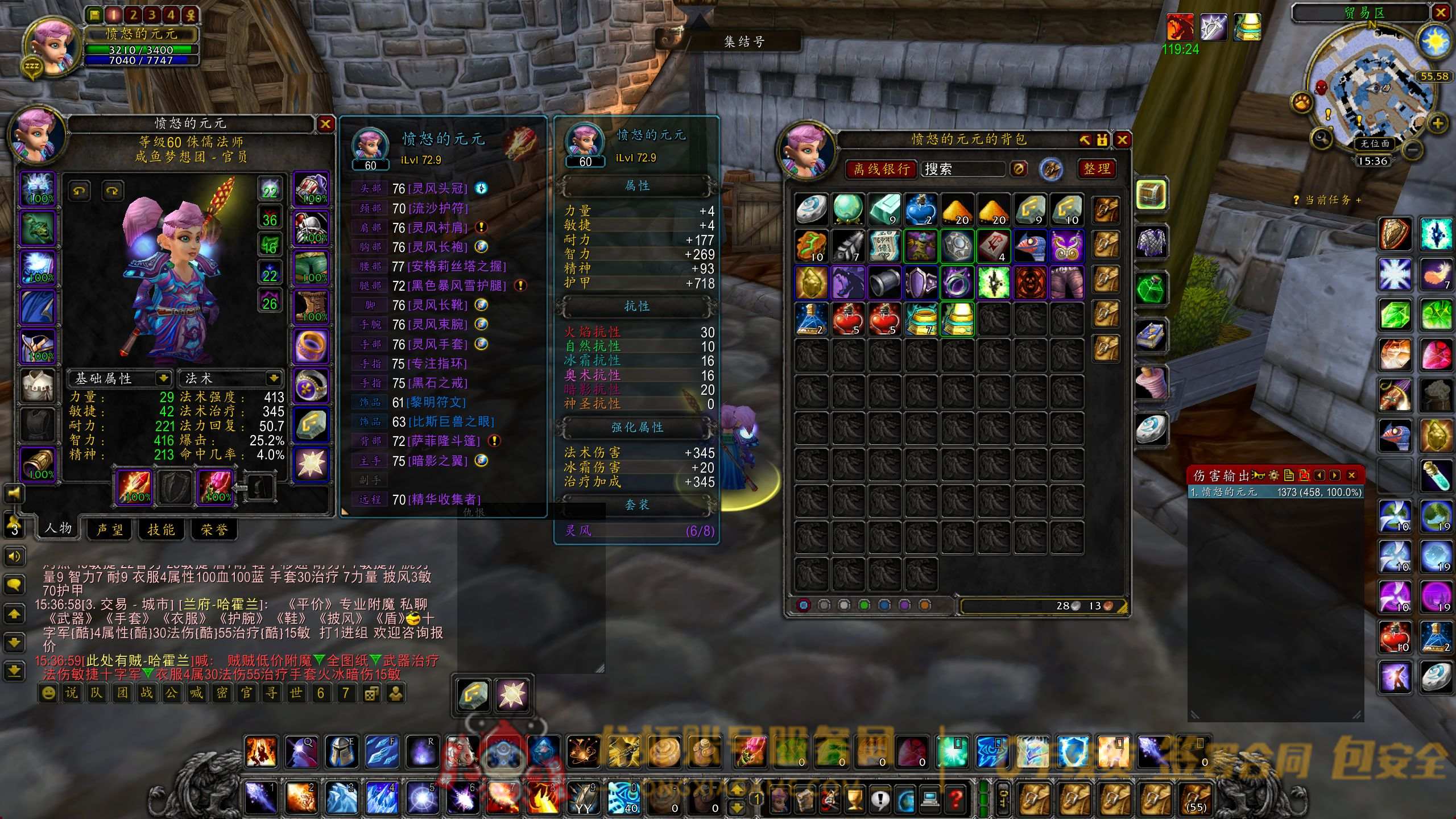This screenshot has width=1456, height=819.
Task: Open the 技能 skills tab
Action: 161,530
